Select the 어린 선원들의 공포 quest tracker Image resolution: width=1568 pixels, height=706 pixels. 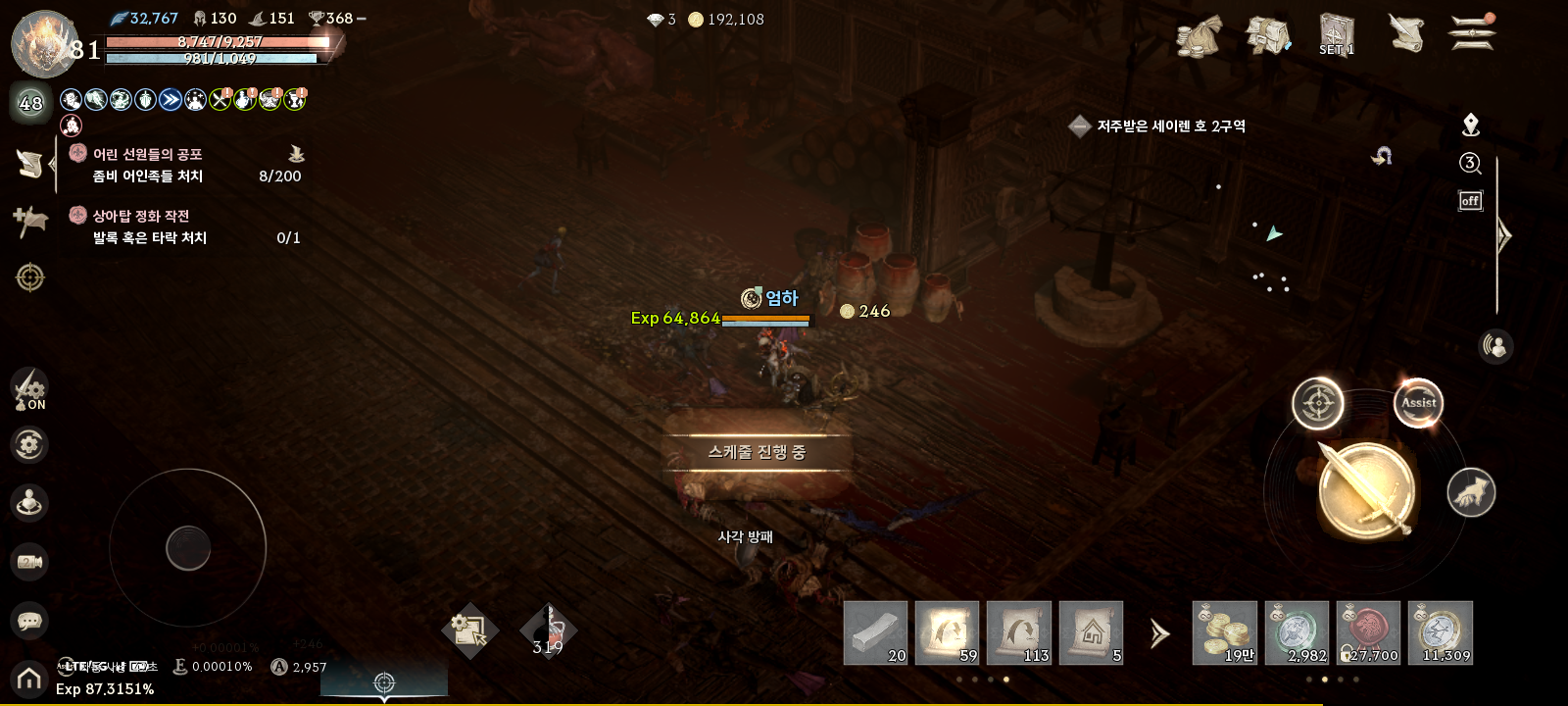147,154
